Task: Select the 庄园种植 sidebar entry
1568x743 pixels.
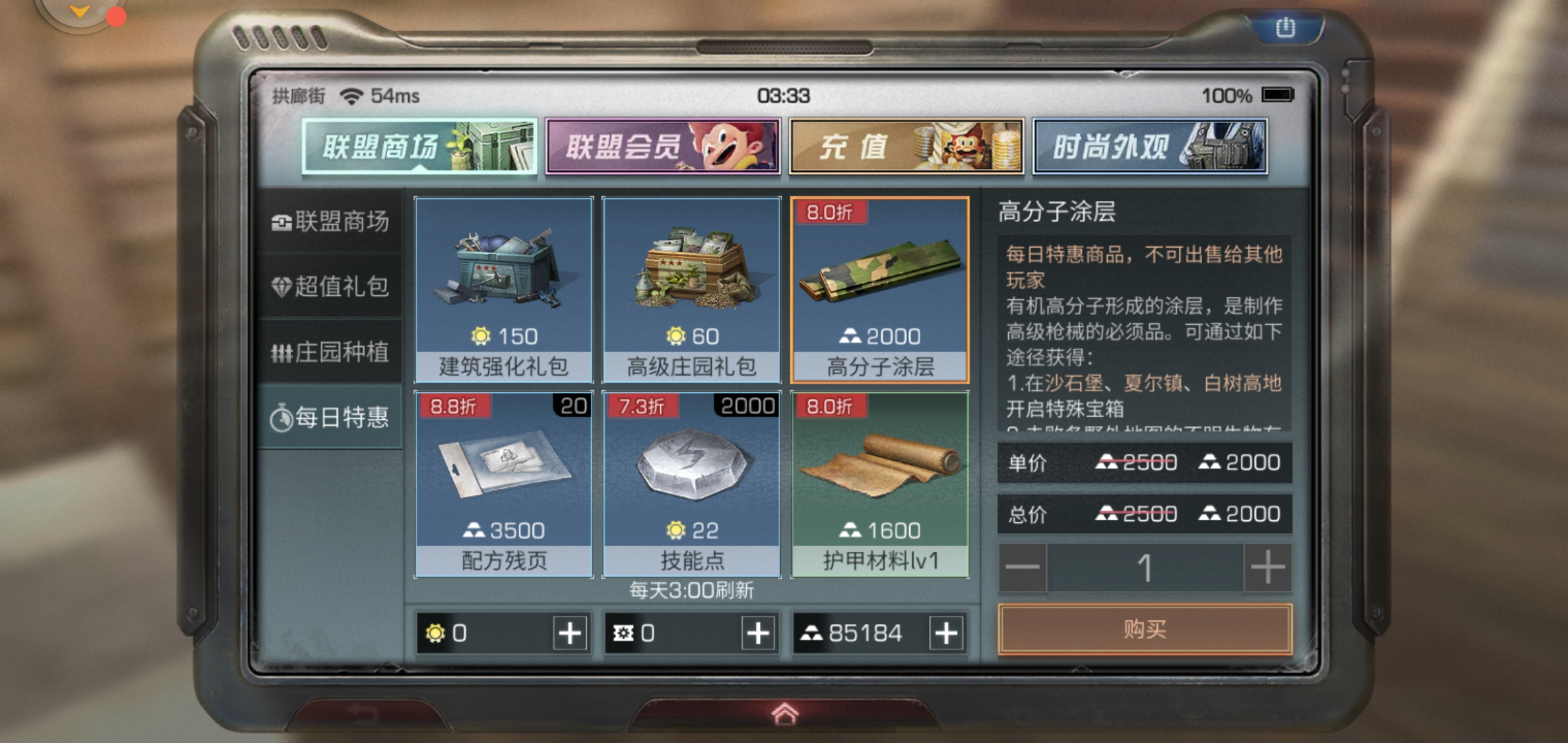Action: point(330,352)
